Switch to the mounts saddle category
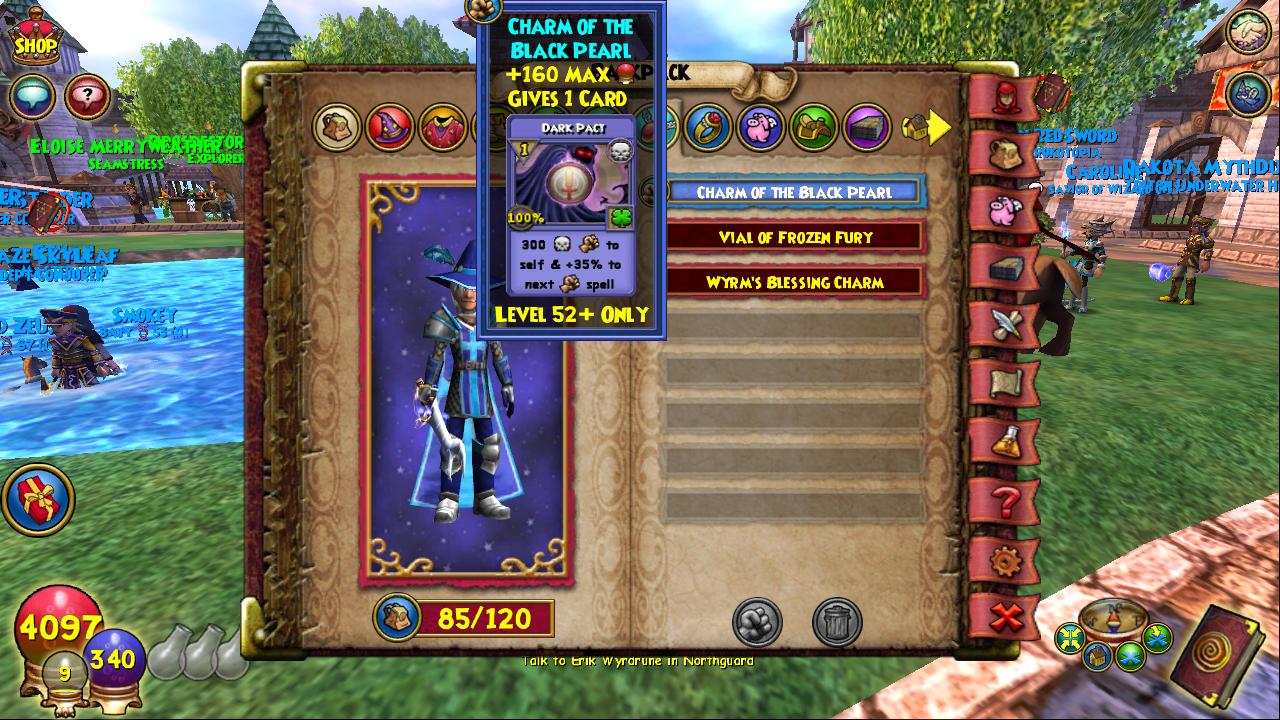The height and width of the screenshot is (720, 1280). 813,127
